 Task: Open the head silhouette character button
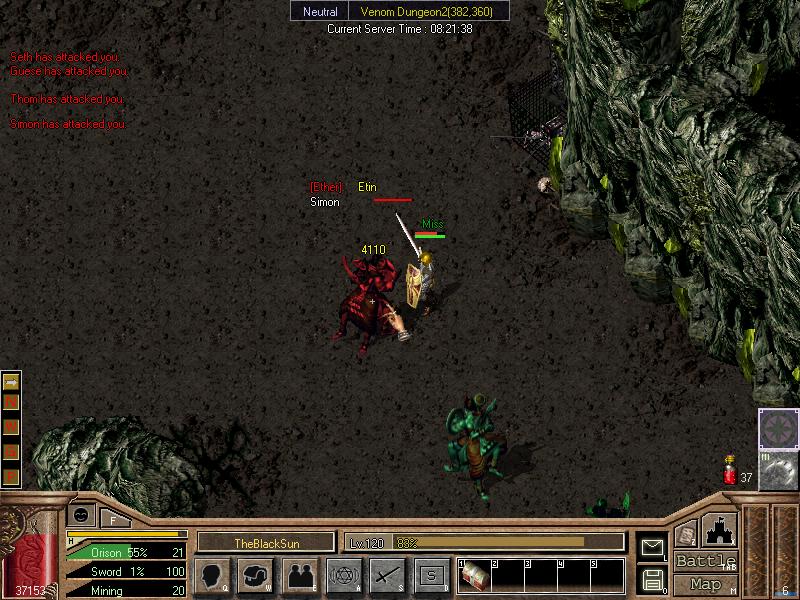(211, 576)
